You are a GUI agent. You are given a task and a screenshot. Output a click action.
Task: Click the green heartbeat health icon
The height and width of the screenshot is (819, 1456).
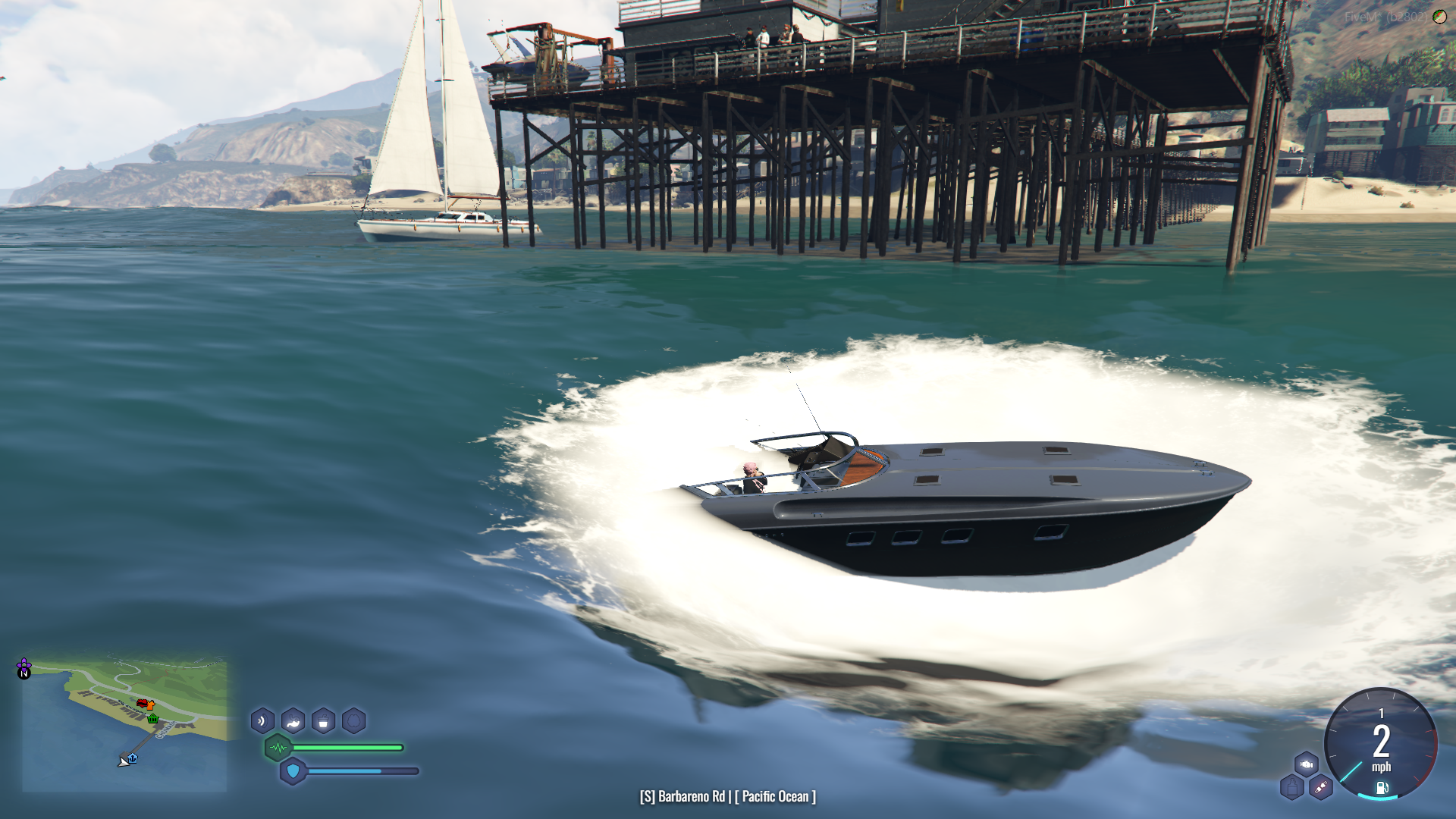click(278, 748)
